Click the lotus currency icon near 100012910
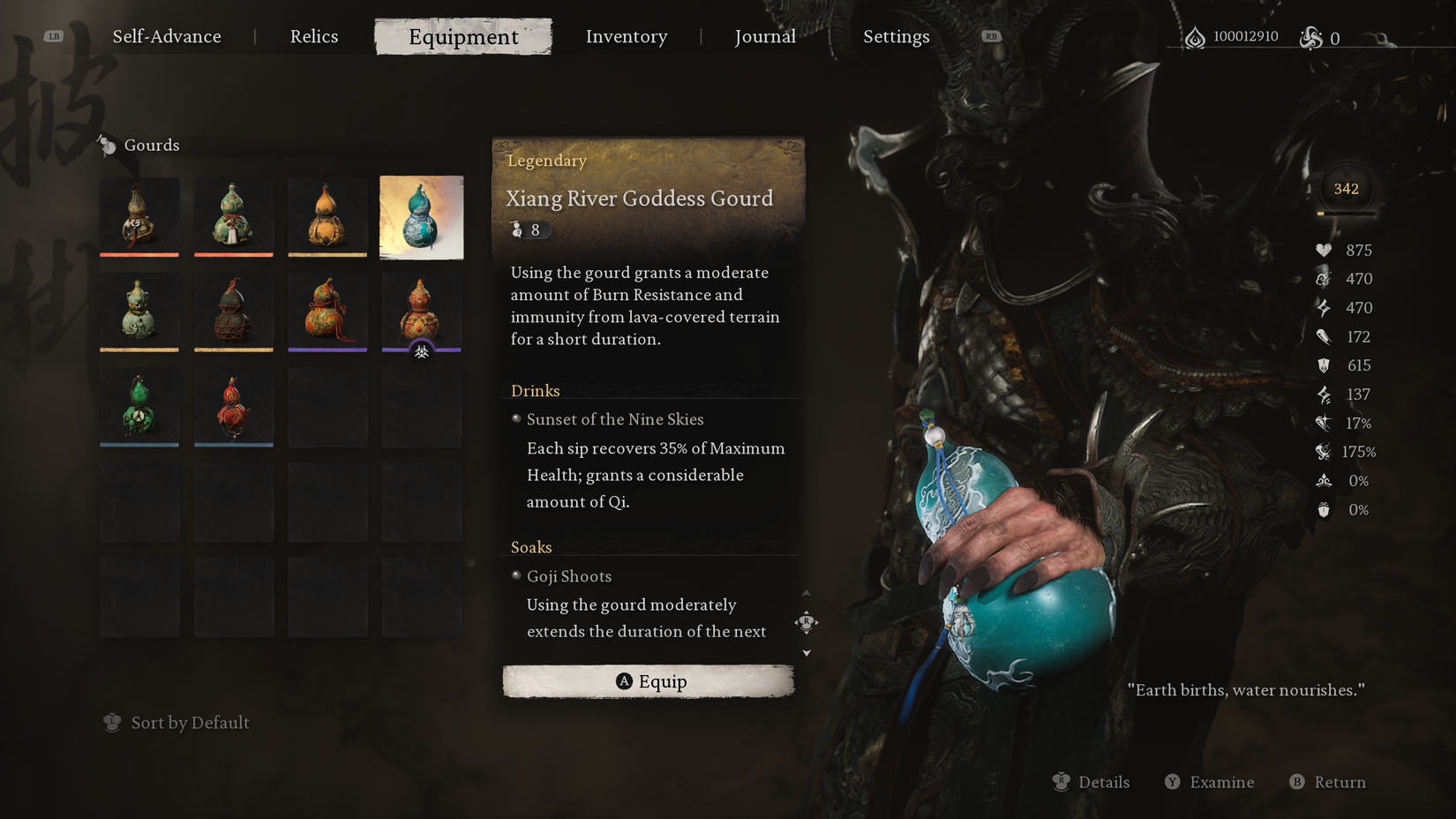 pyautogui.click(x=1195, y=37)
